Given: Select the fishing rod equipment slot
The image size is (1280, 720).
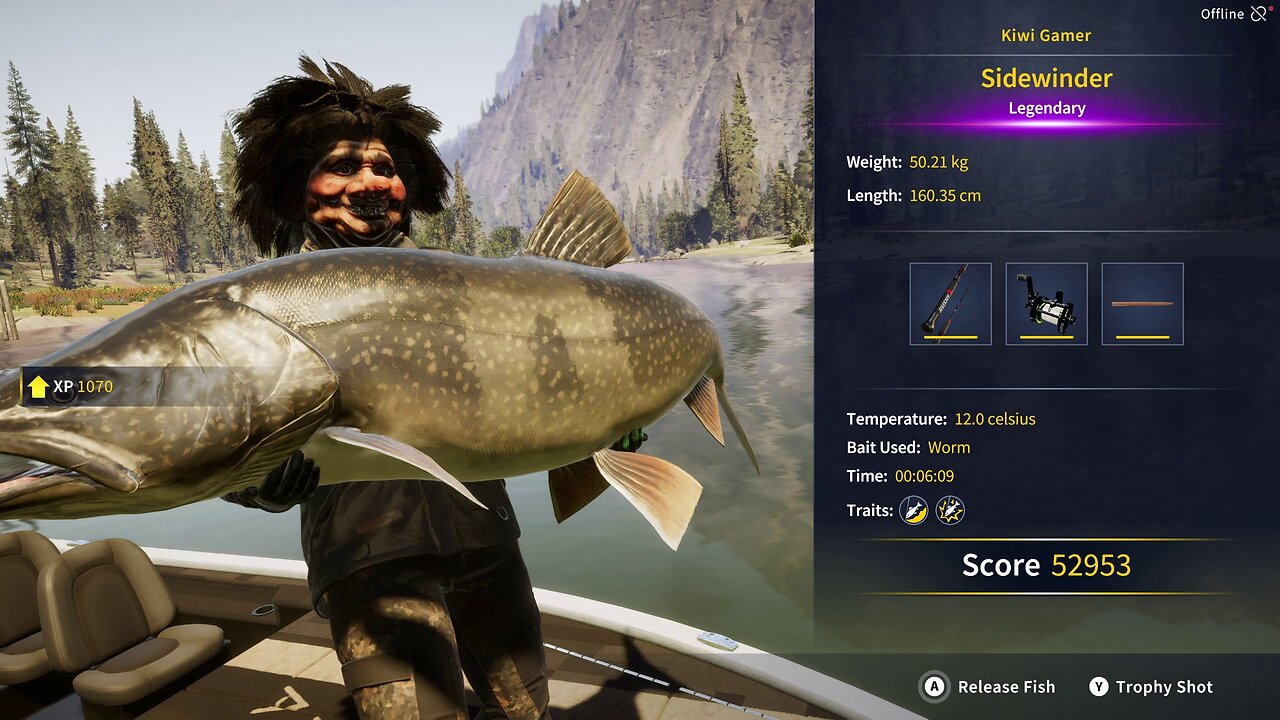Looking at the screenshot, I should coord(950,304).
